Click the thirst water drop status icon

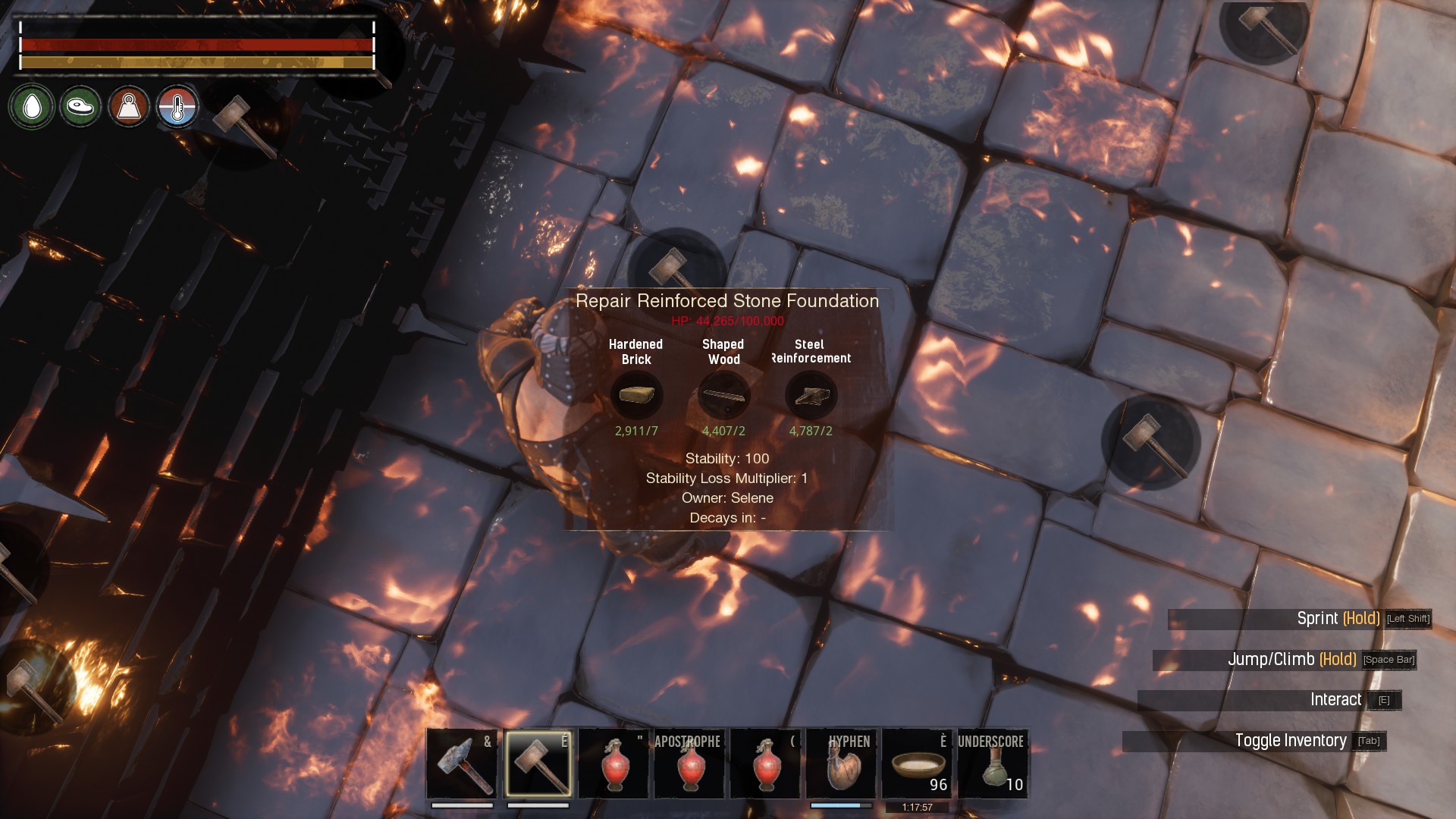pyautogui.click(x=32, y=107)
